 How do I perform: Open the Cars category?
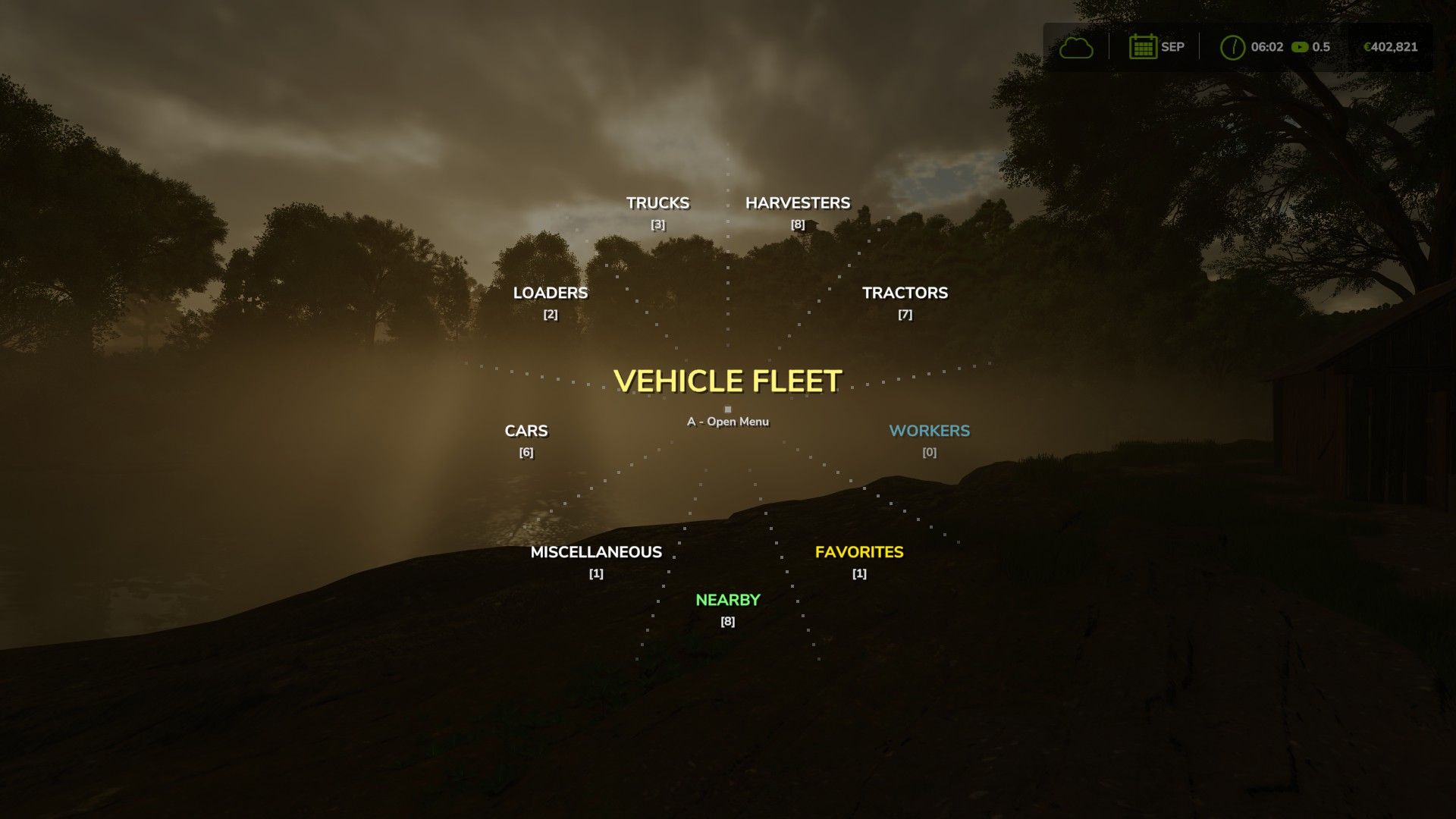pyautogui.click(x=526, y=431)
